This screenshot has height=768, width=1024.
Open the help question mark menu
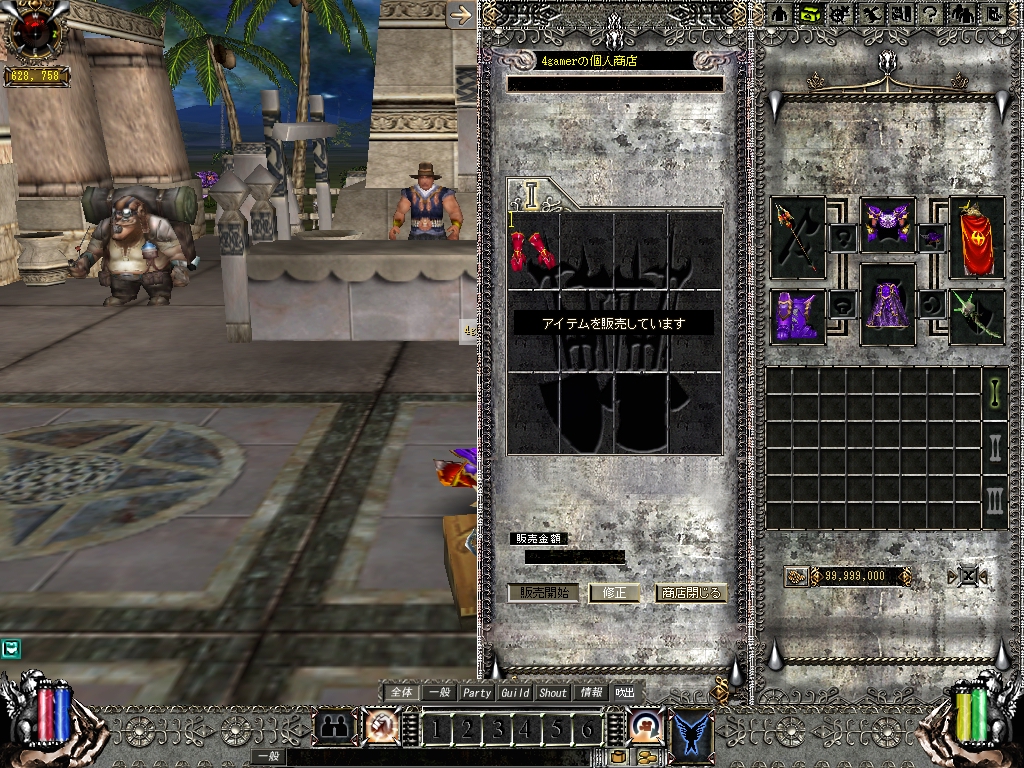click(928, 13)
